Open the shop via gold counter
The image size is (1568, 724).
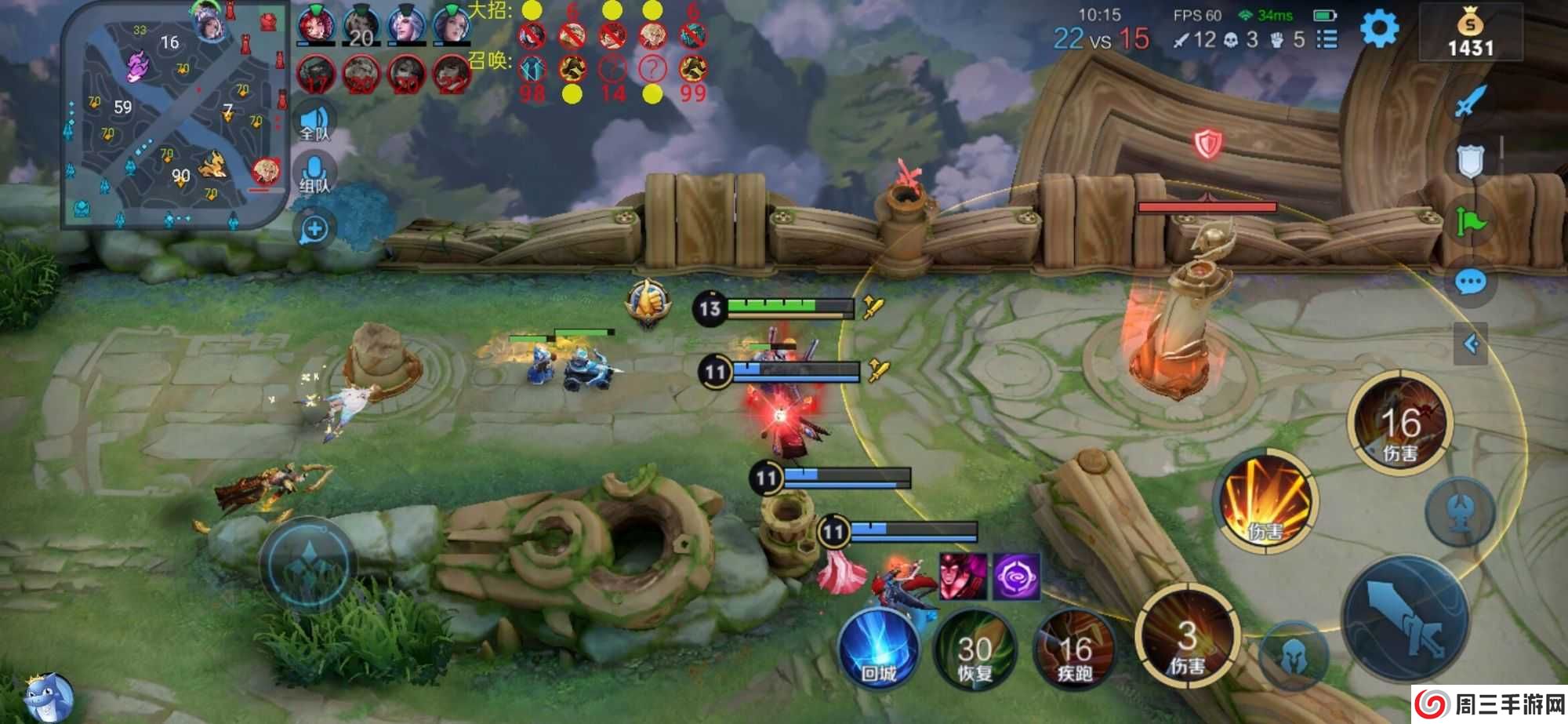1470,33
